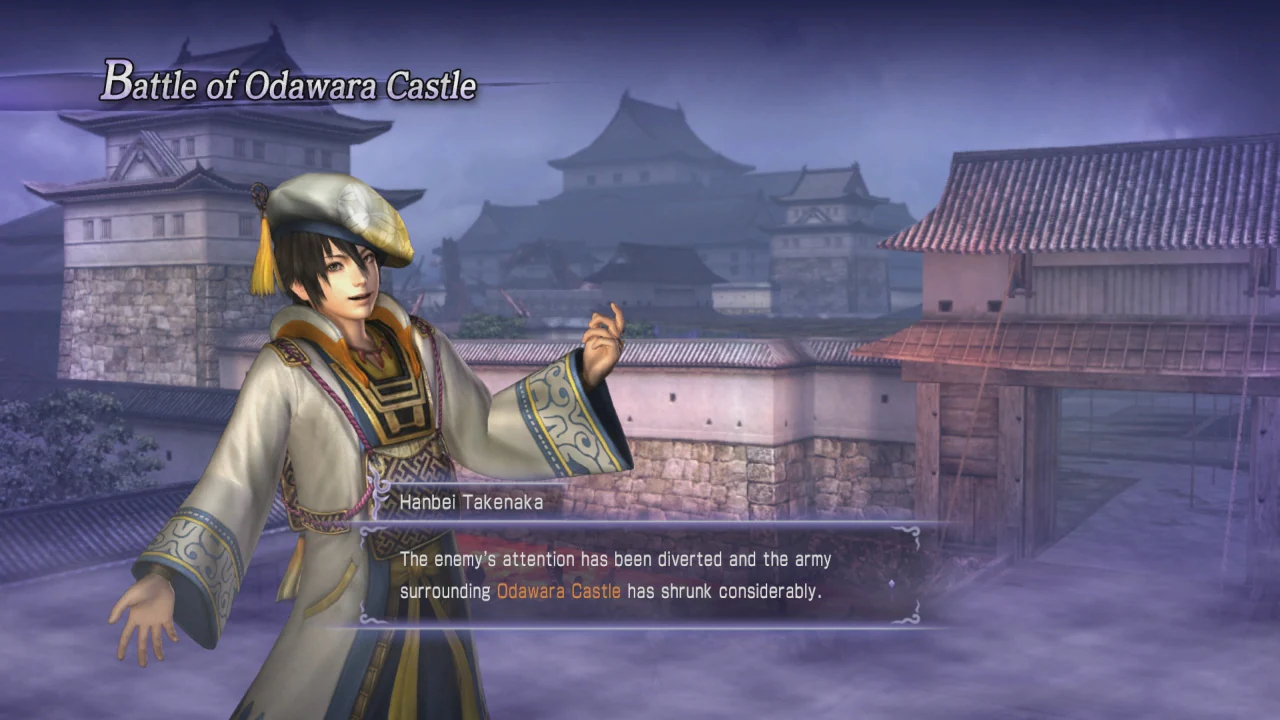Click the Battle of Odawara Castle title banner
1280x720 pixels.
tap(287, 86)
